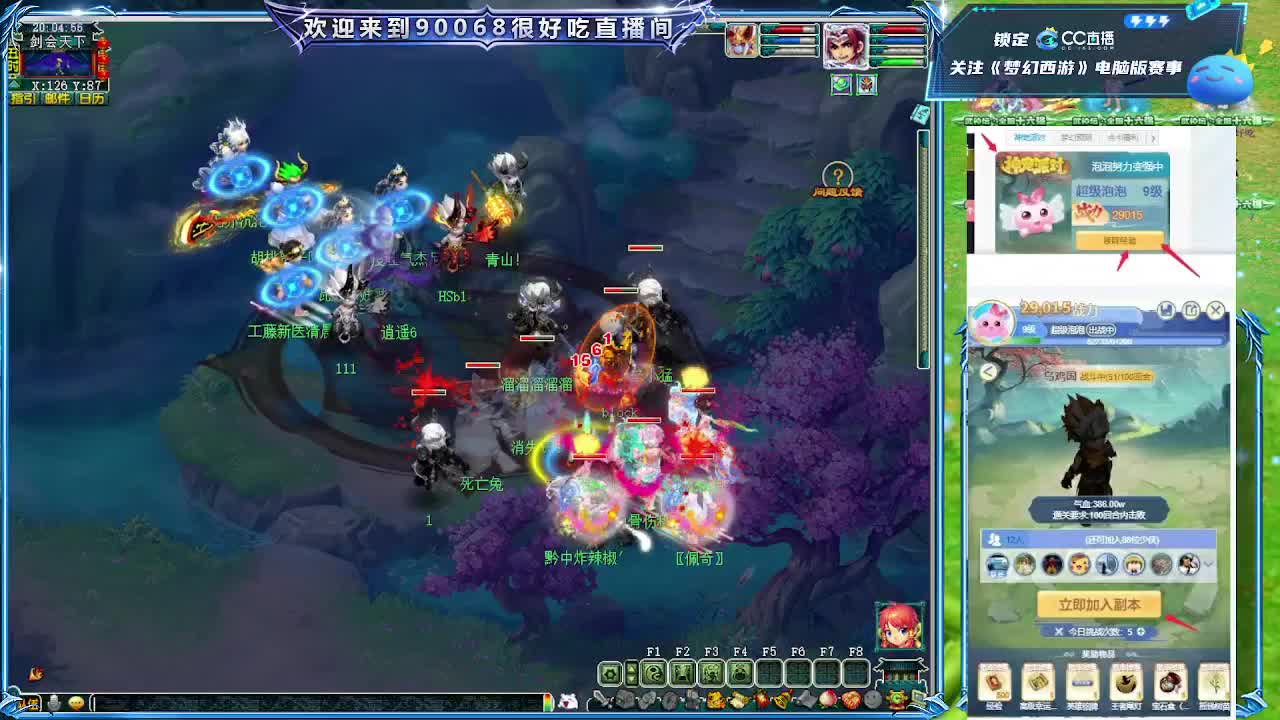The height and width of the screenshot is (720, 1280).
Task: Expand the team roster with the chevron arrow
Action: [x=1208, y=564]
